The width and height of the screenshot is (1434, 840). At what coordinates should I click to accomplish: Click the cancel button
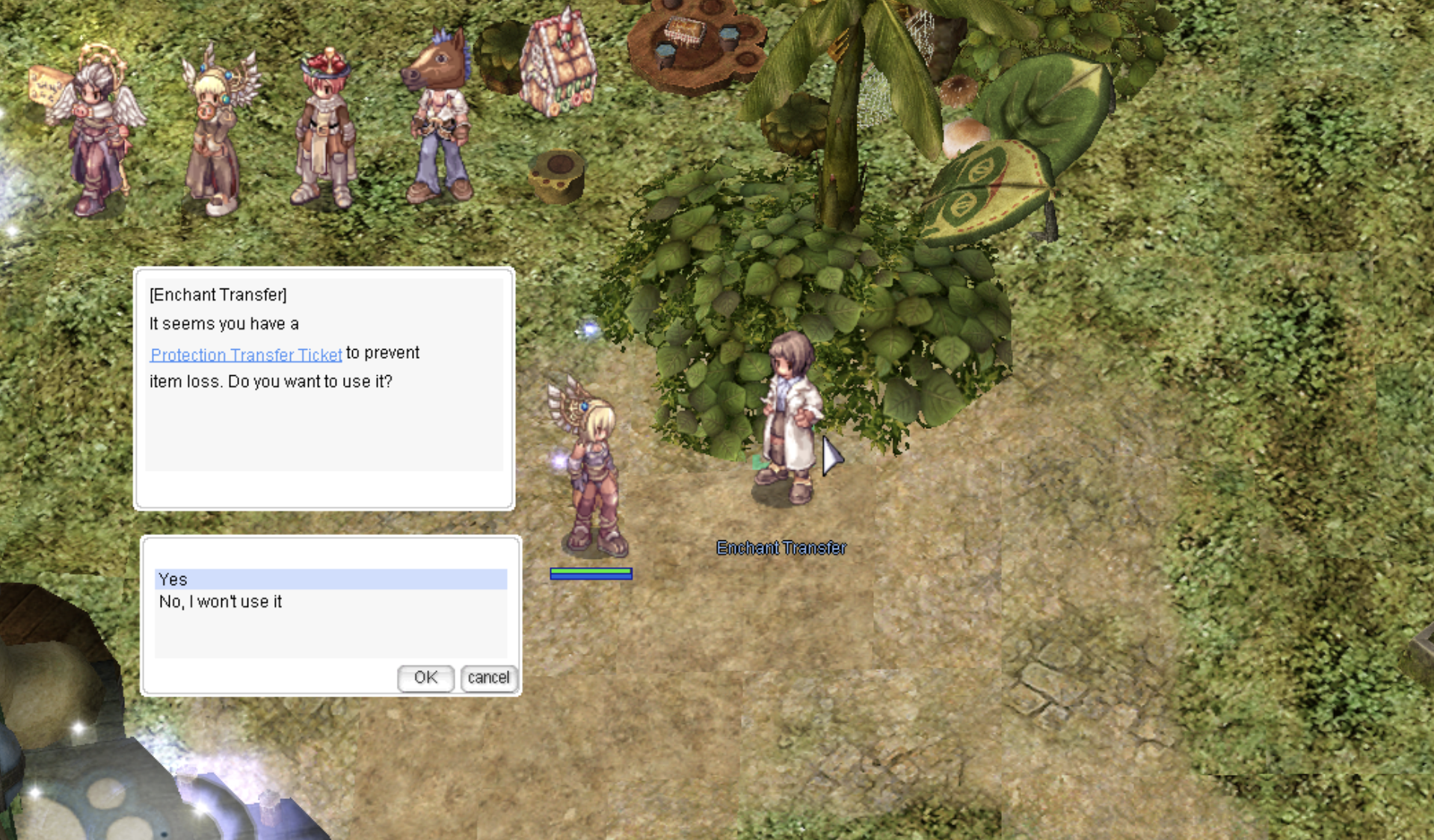click(488, 678)
